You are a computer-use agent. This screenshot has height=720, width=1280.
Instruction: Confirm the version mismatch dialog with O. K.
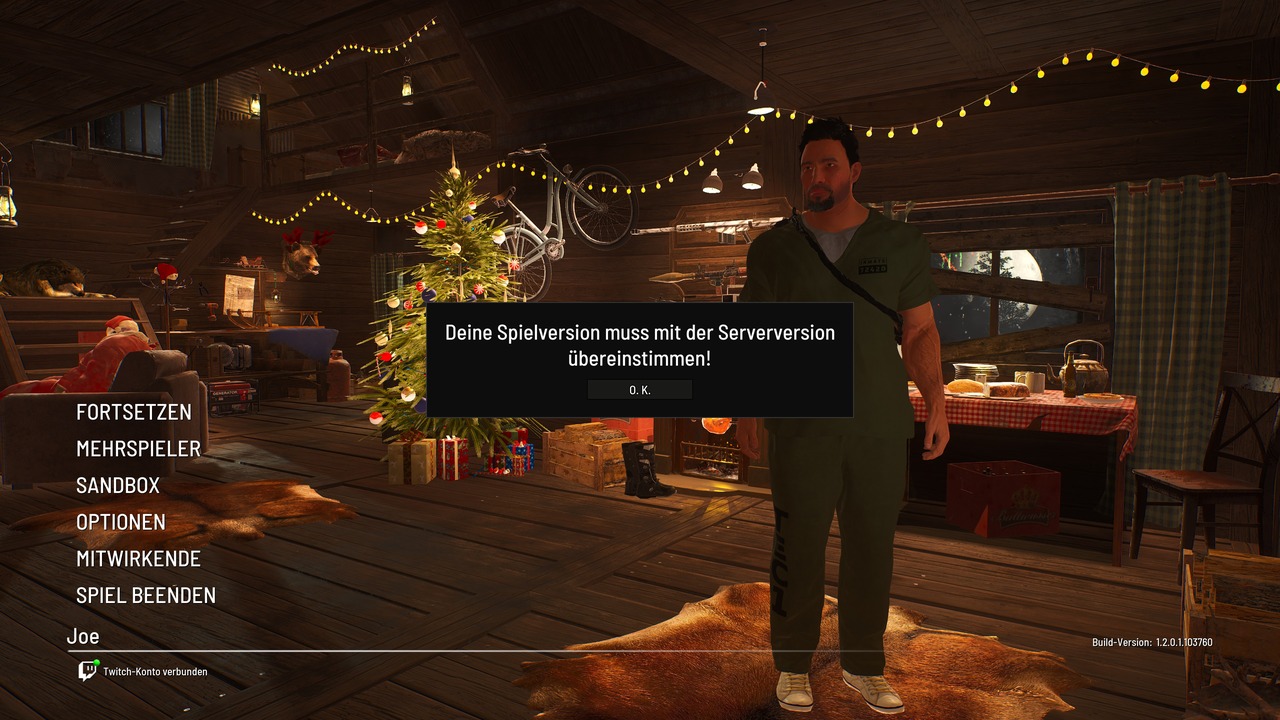pos(640,390)
